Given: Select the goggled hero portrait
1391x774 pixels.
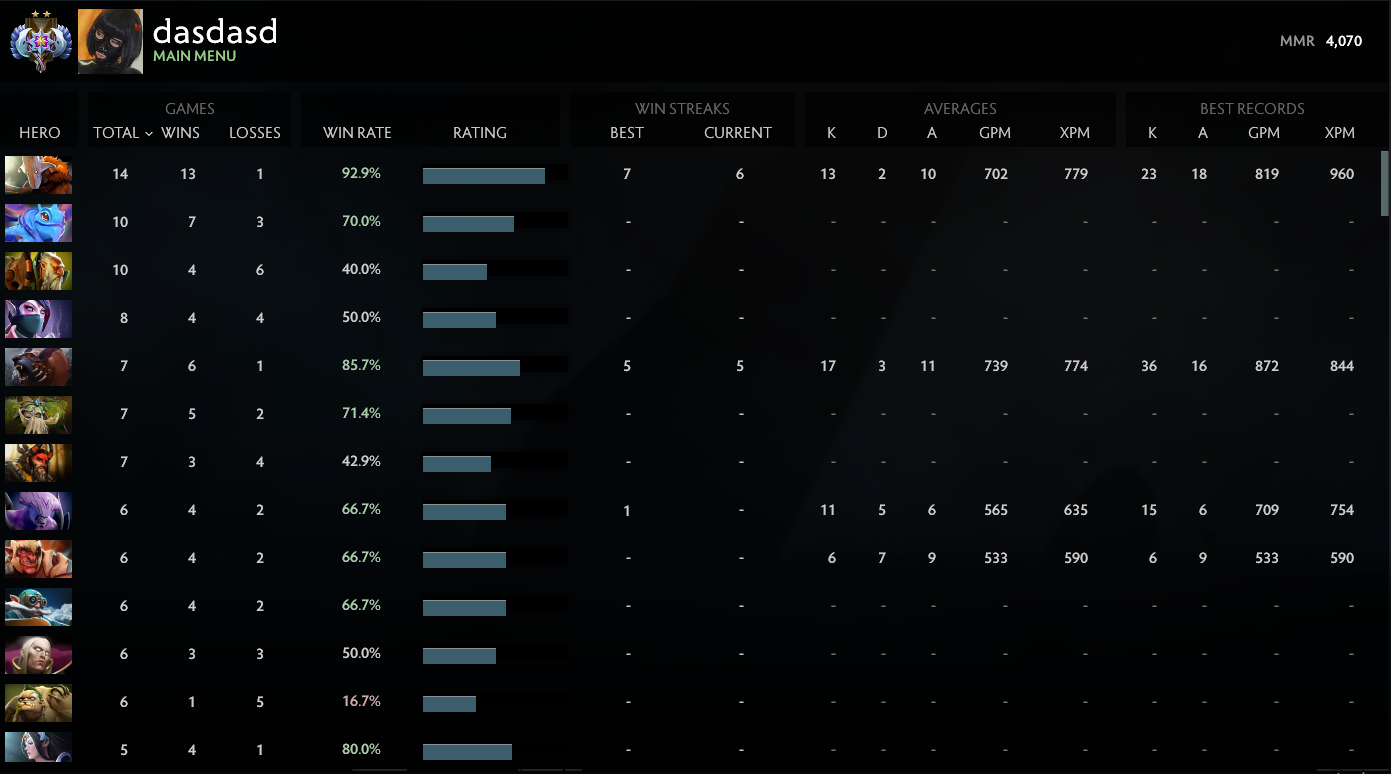Looking at the screenshot, I should point(36,606).
